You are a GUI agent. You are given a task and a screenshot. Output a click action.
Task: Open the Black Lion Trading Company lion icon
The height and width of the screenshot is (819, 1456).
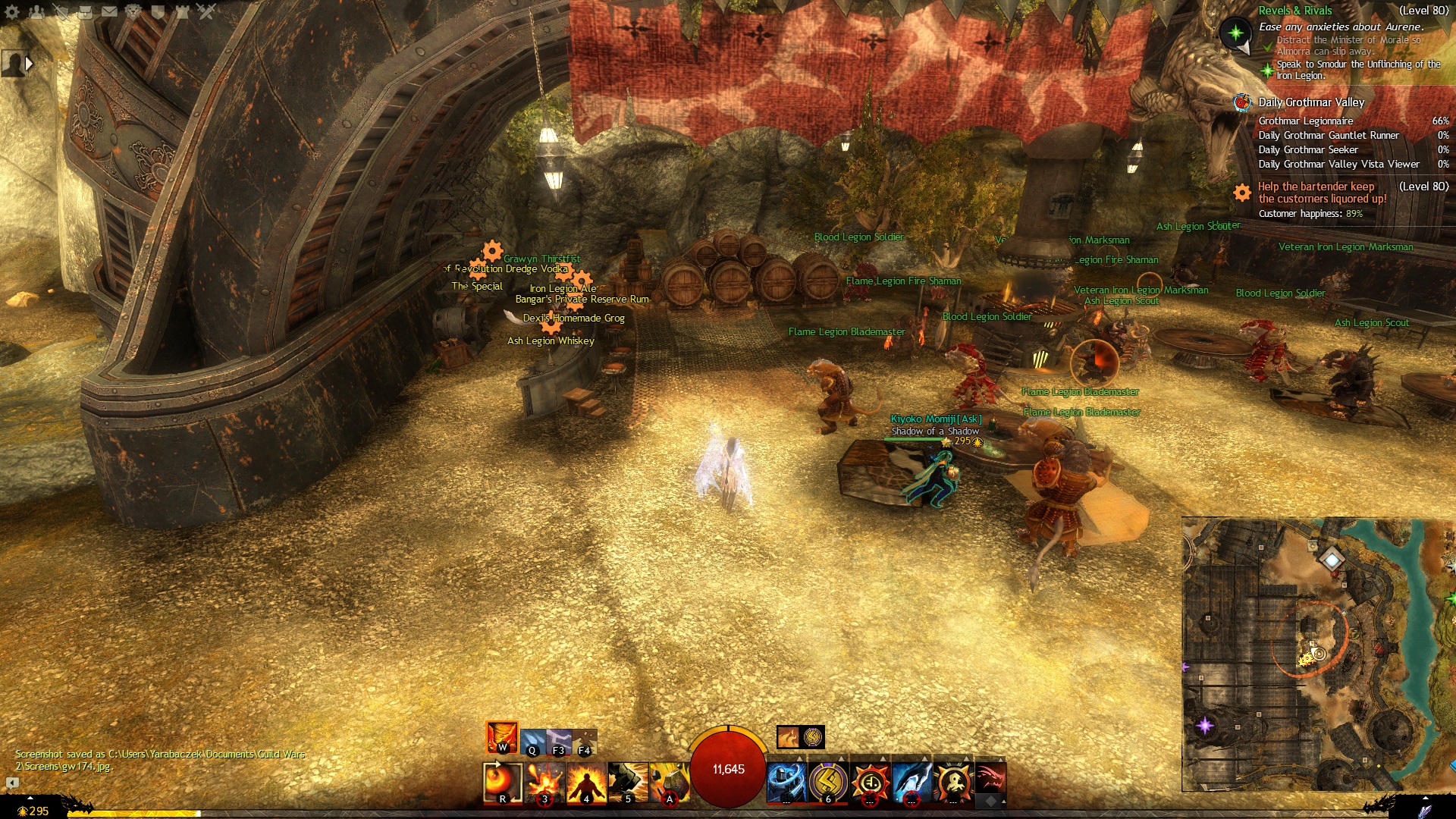click(133, 11)
